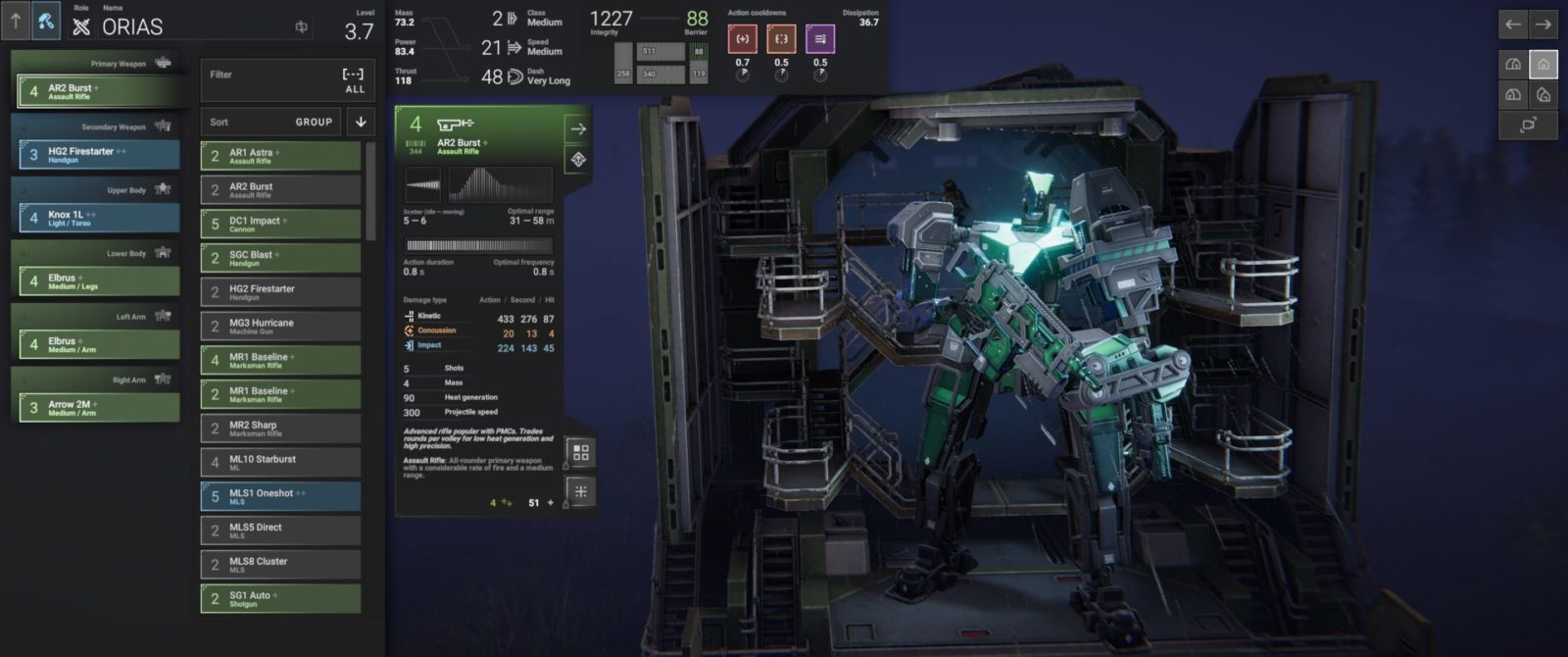Open the four-squares grid button
1568x657 pixels.
pyautogui.click(x=580, y=452)
